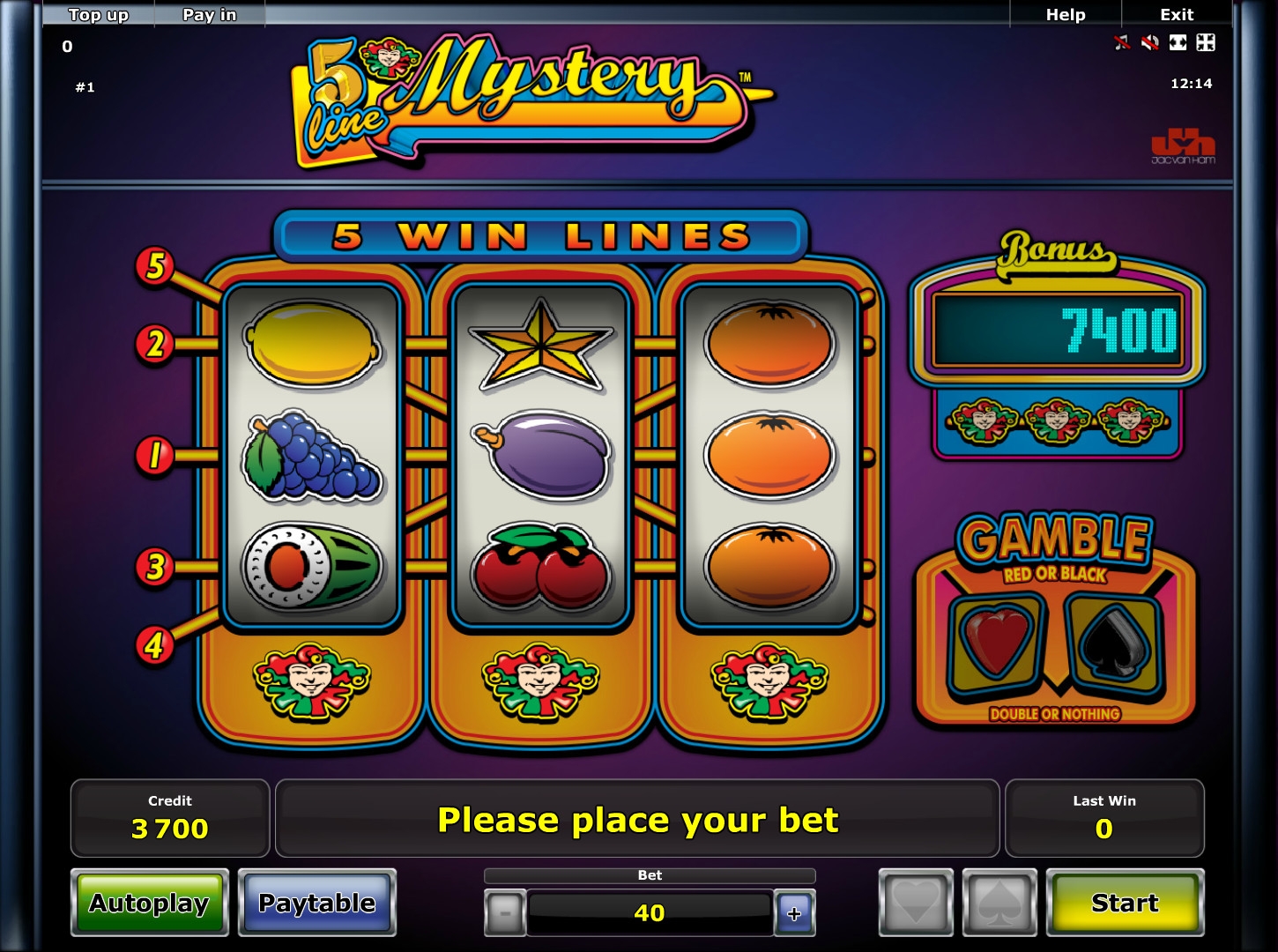This screenshot has width=1278, height=952.
Task: Open the Help page
Action: 1065,14
